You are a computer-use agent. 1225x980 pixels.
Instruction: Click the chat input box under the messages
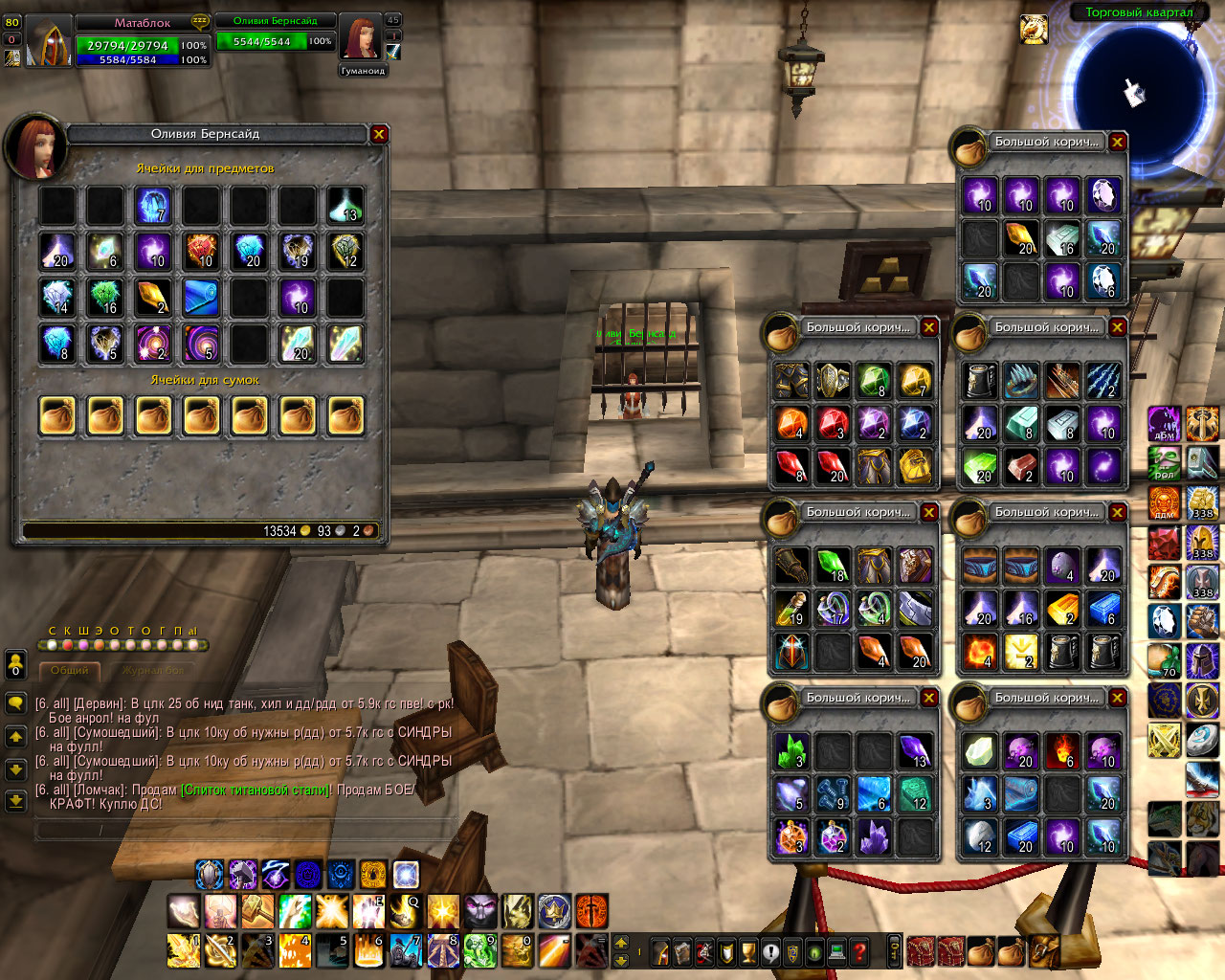[244, 829]
